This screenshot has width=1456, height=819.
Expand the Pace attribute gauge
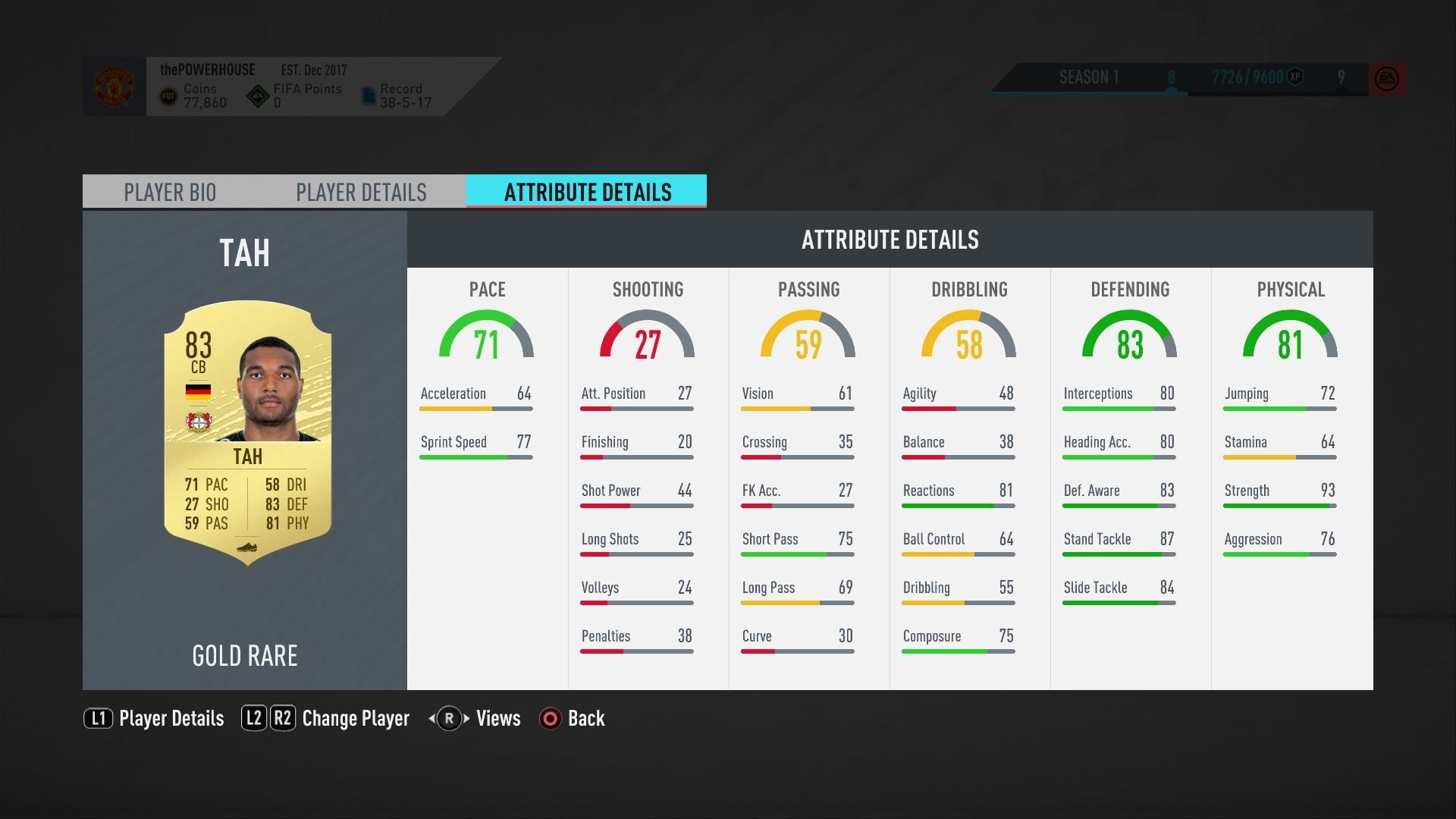(487, 336)
